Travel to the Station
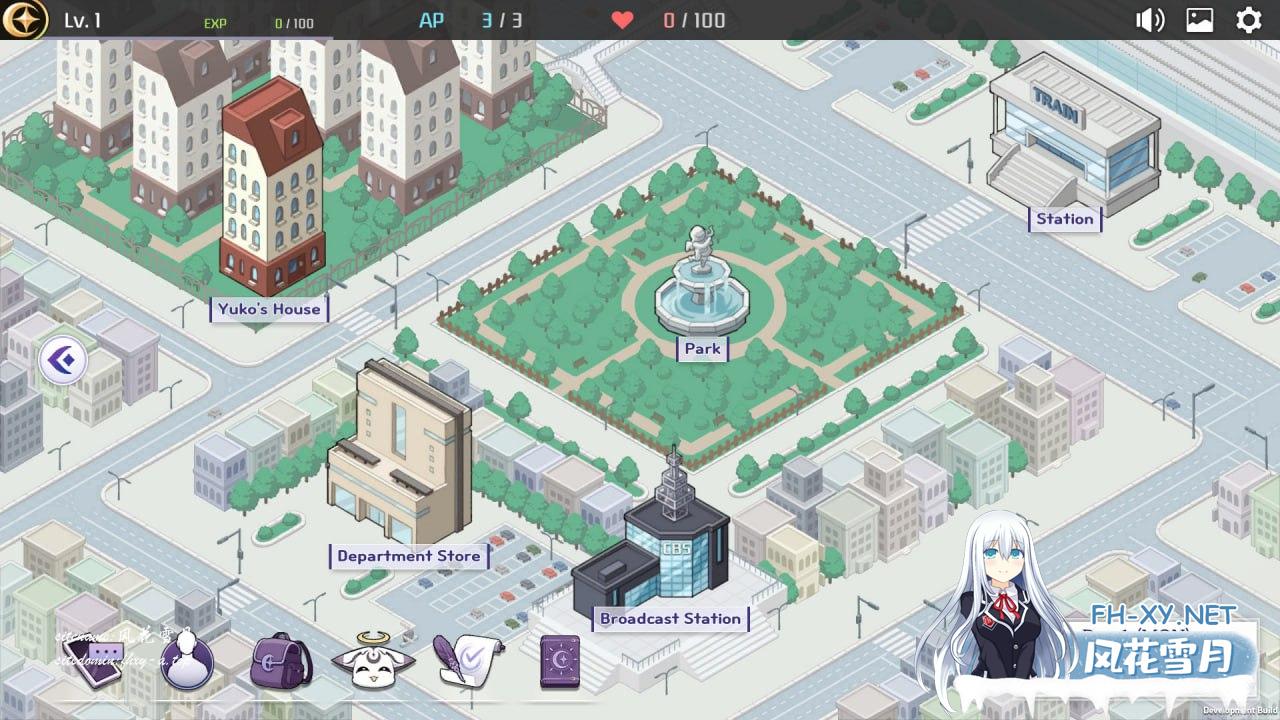The image size is (1280, 720). coord(1064,219)
